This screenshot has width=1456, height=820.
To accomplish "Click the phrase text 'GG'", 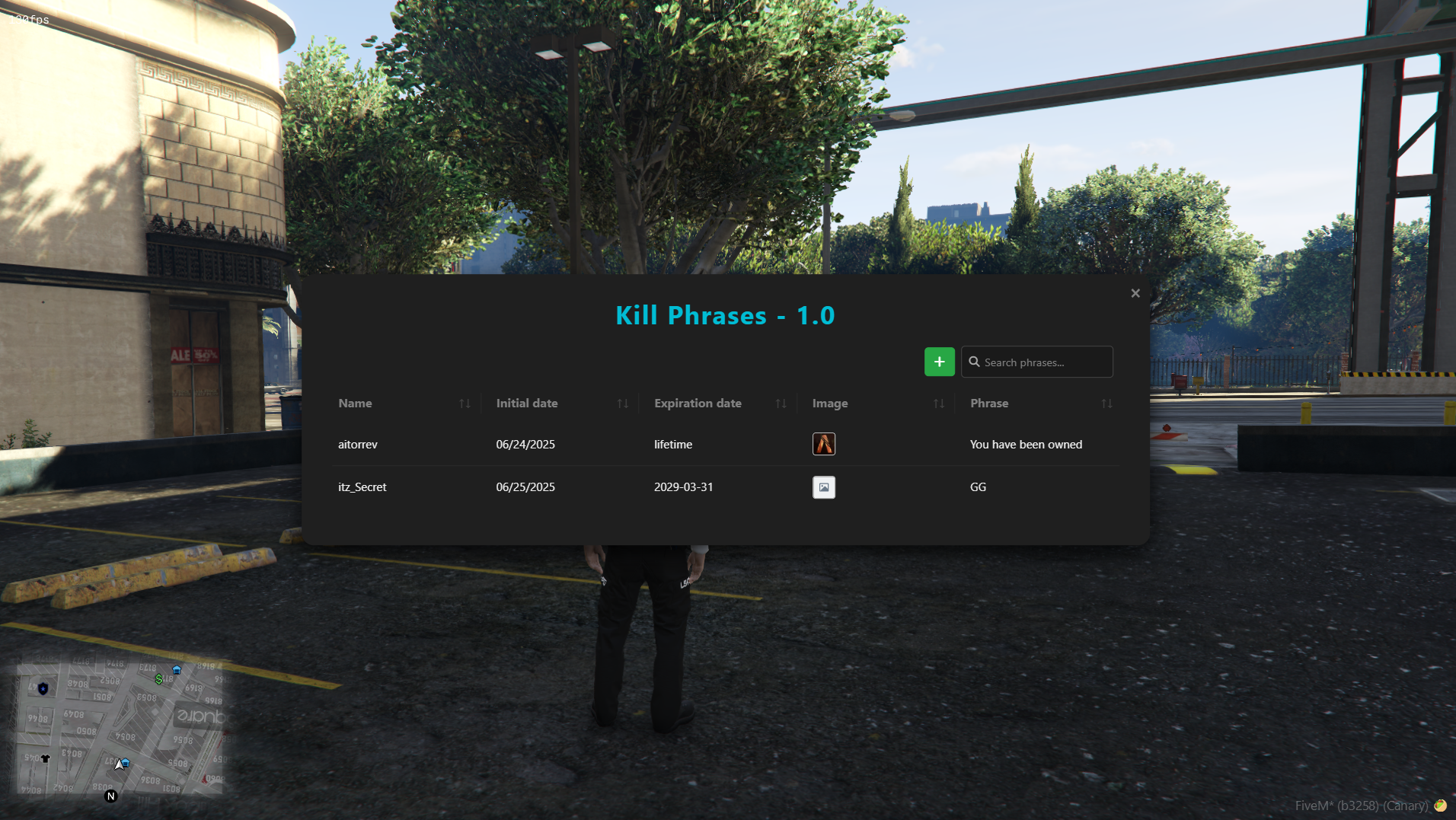I will pyautogui.click(x=977, y=487).
